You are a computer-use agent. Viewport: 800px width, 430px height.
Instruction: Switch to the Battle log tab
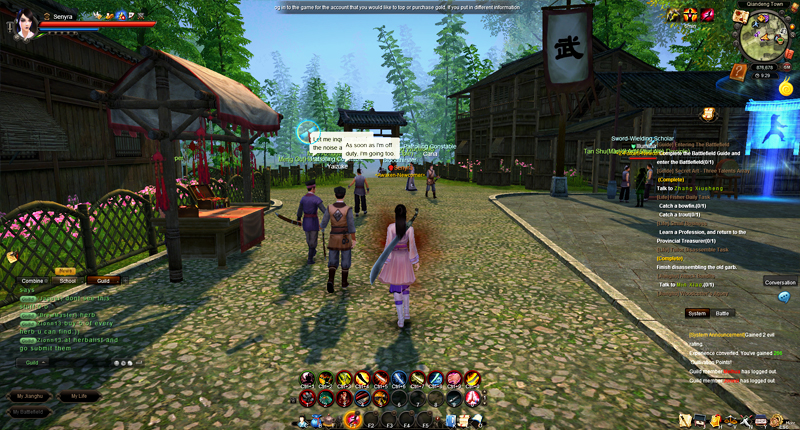pos(723,313)
